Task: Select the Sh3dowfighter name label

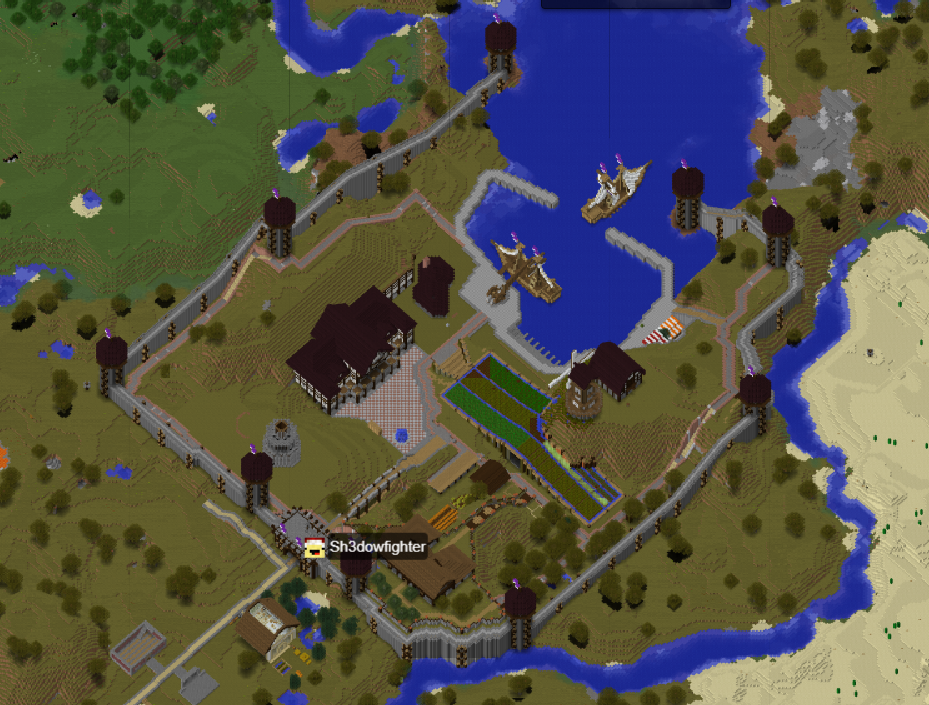Action: point(377,547)
